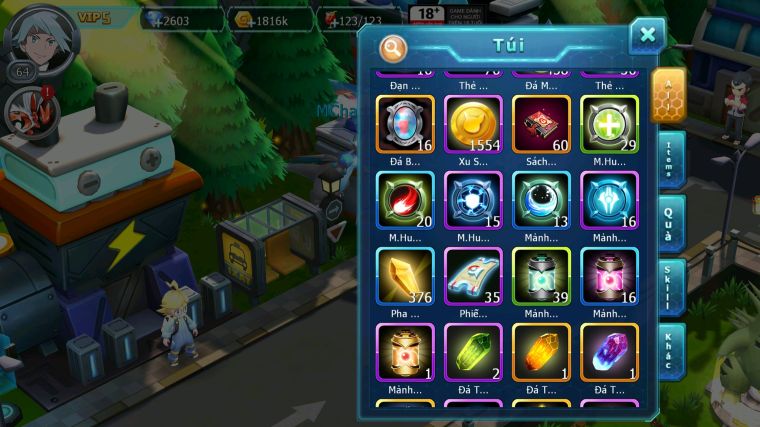Select the red book item with 60

541,124
